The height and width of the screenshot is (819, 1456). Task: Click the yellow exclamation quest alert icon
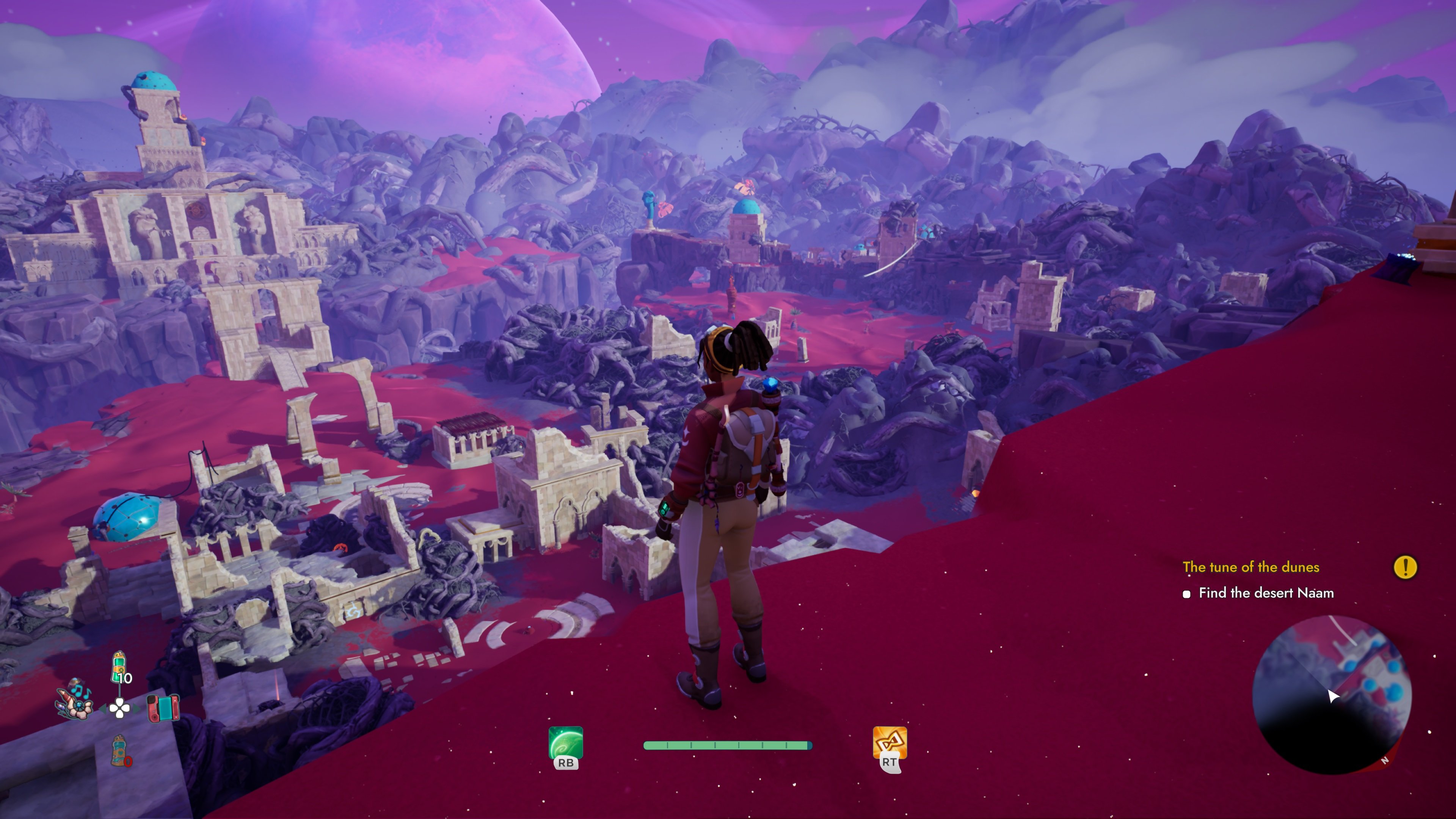click(1405, 567)
